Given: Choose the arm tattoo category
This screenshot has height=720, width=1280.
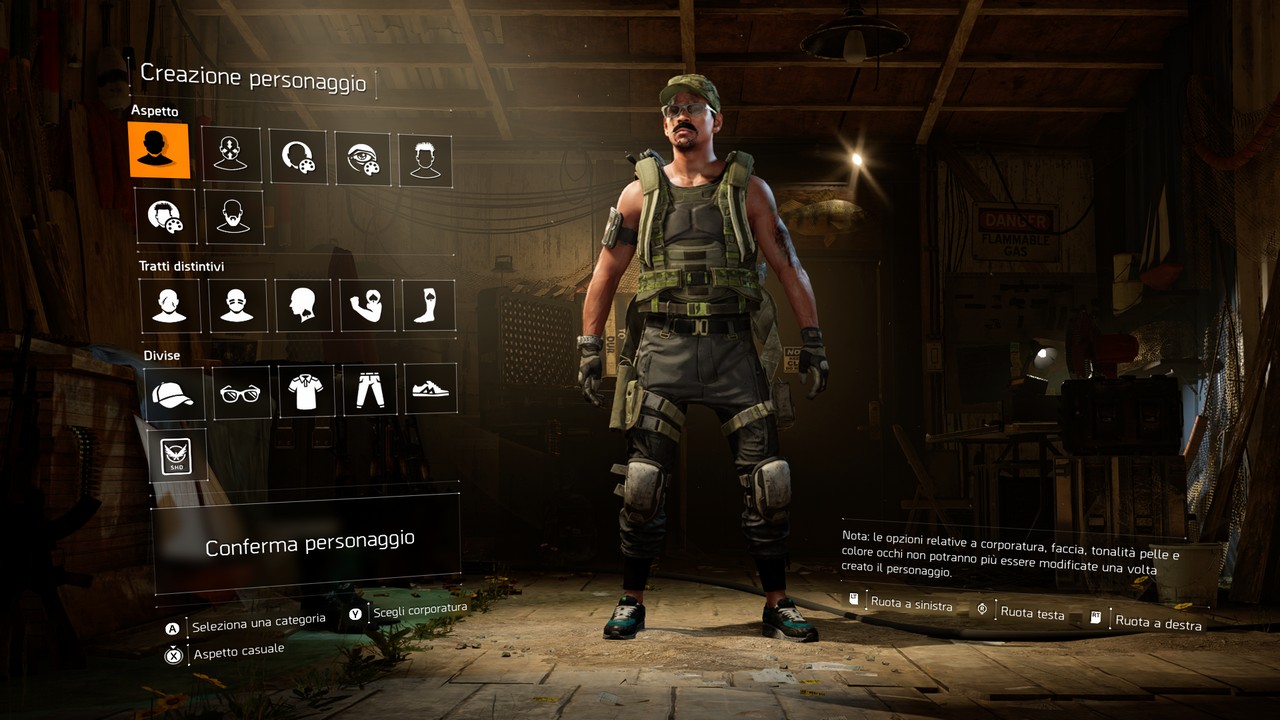Looking at the screenshot, I should click(x=367, y=305).
